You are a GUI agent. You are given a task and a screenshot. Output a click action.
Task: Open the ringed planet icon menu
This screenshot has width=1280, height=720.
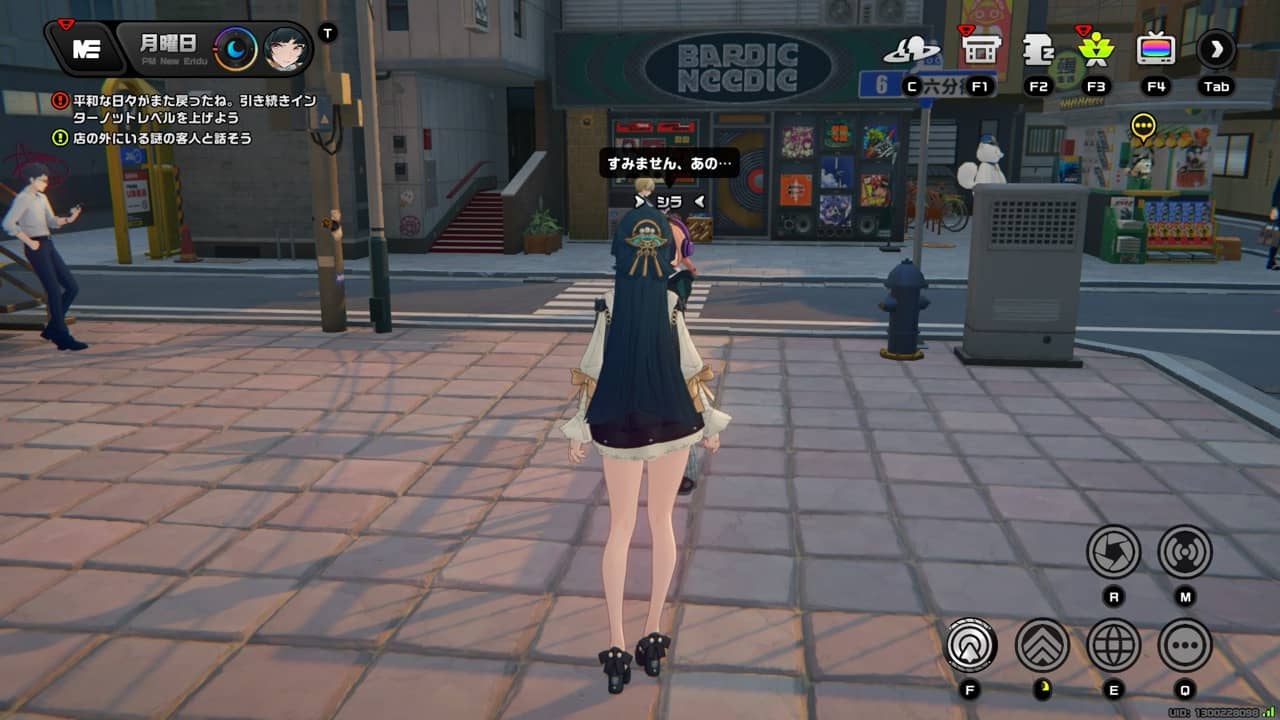[x=911, y=49]
